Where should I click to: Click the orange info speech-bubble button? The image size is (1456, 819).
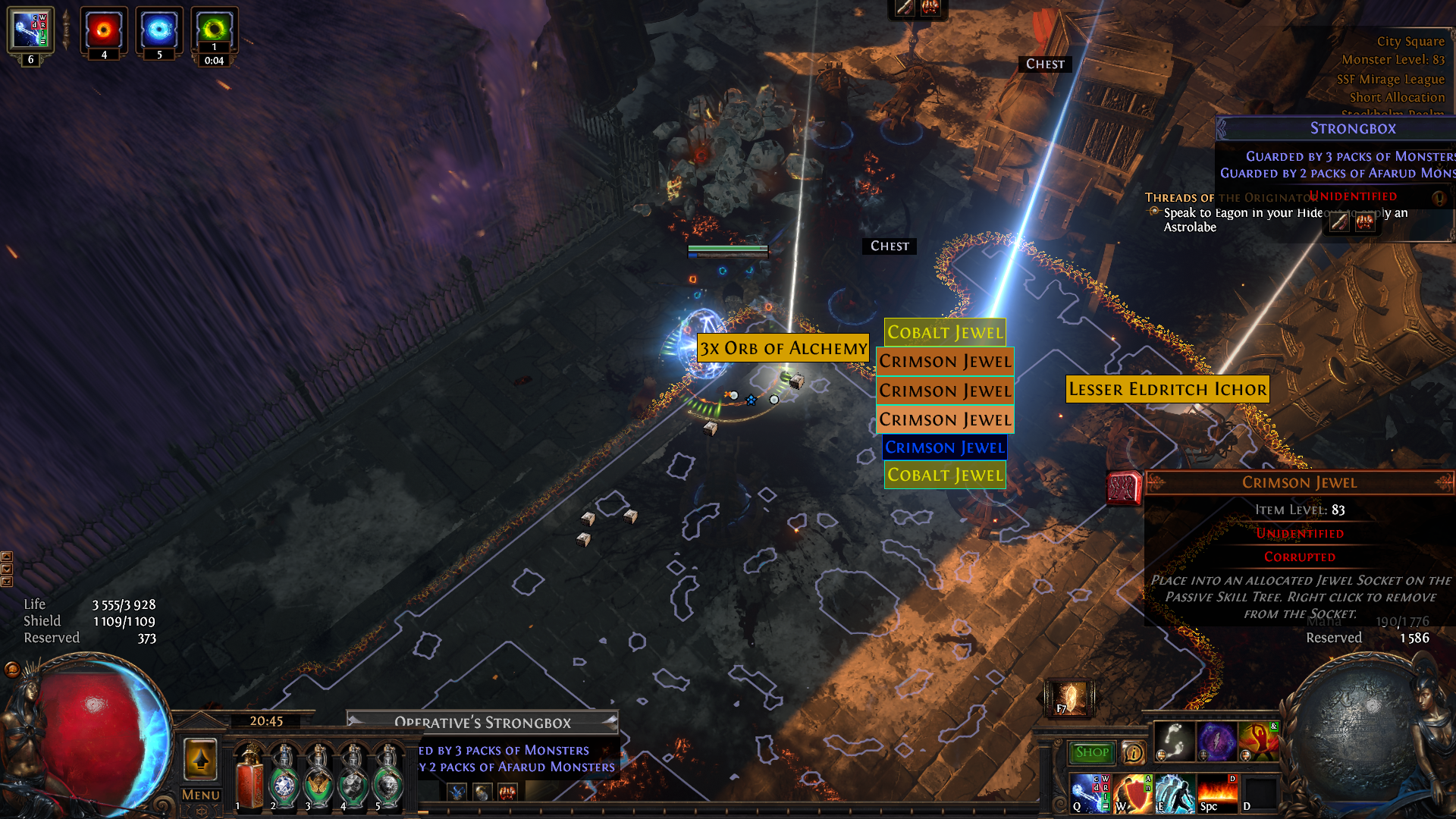[1133, 752]
